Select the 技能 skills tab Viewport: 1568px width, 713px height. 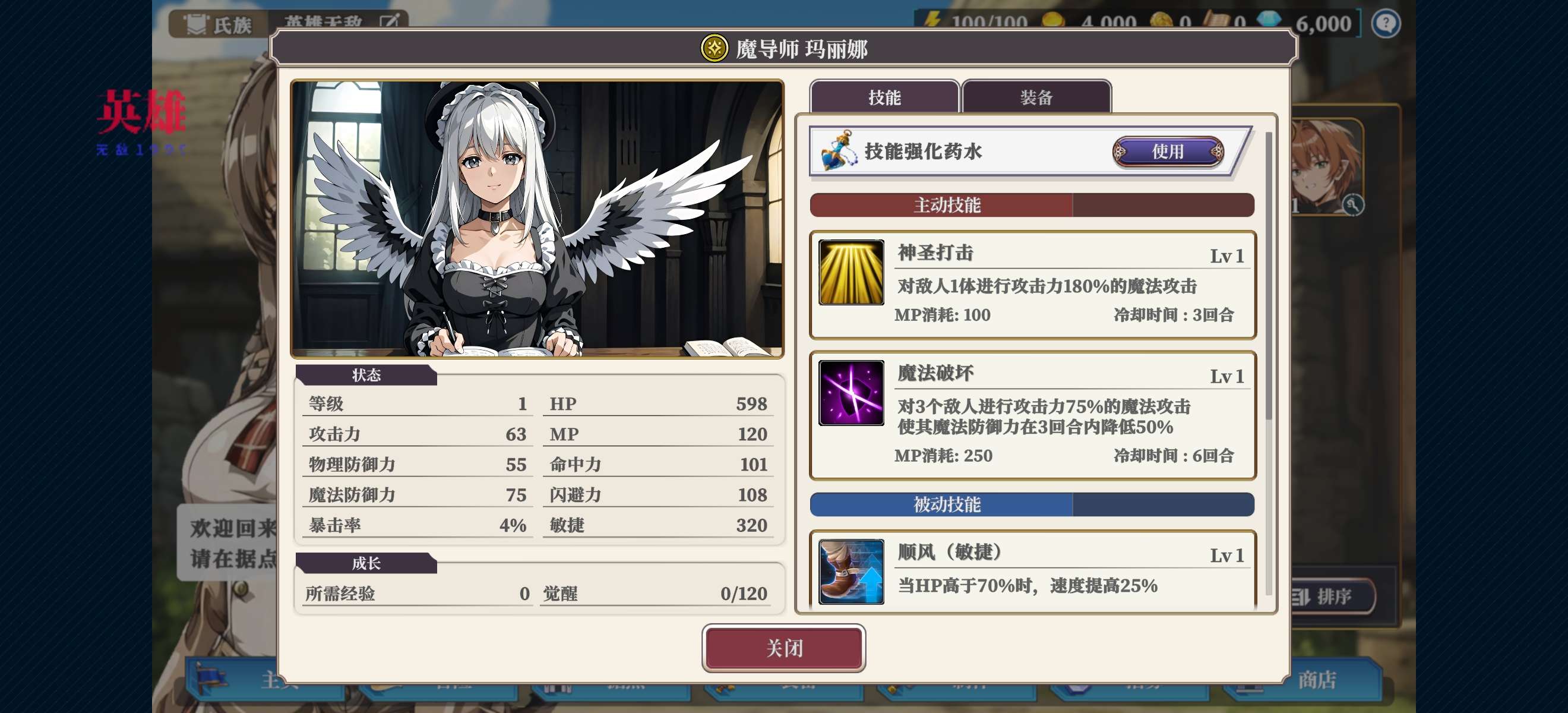pos(884,97)
